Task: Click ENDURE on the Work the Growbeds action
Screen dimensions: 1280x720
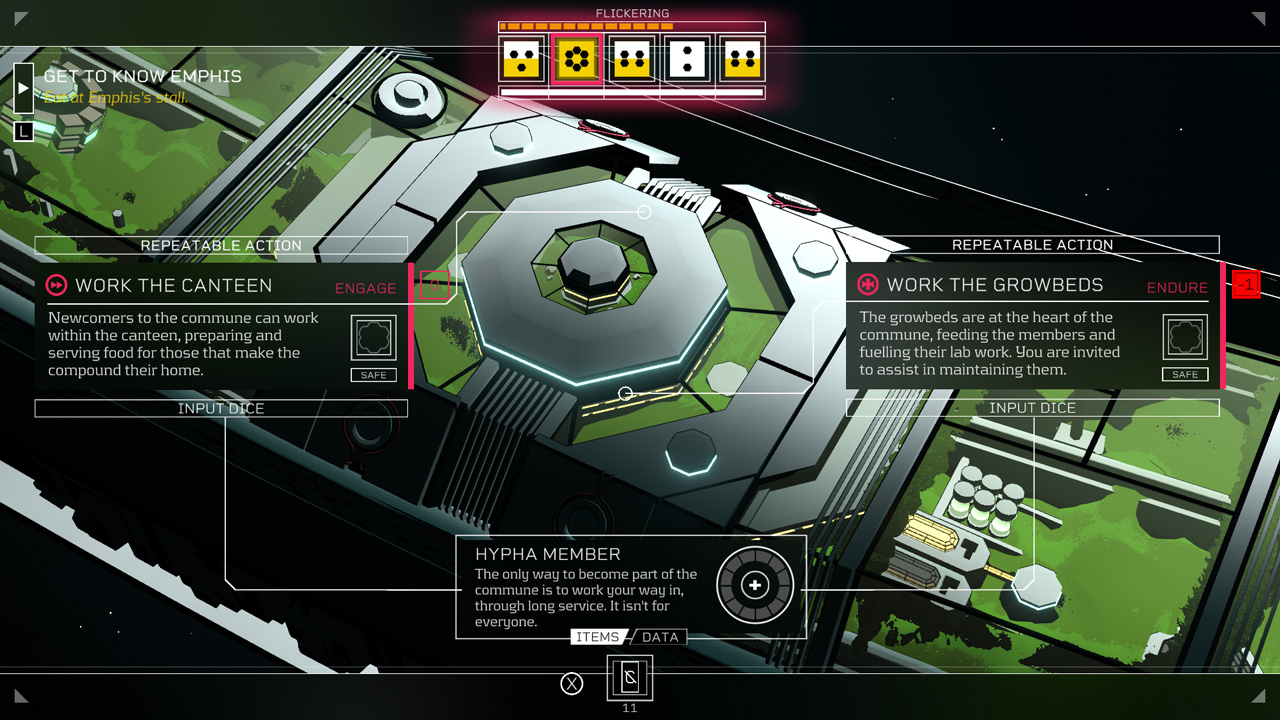Action: click(1177, 287)
